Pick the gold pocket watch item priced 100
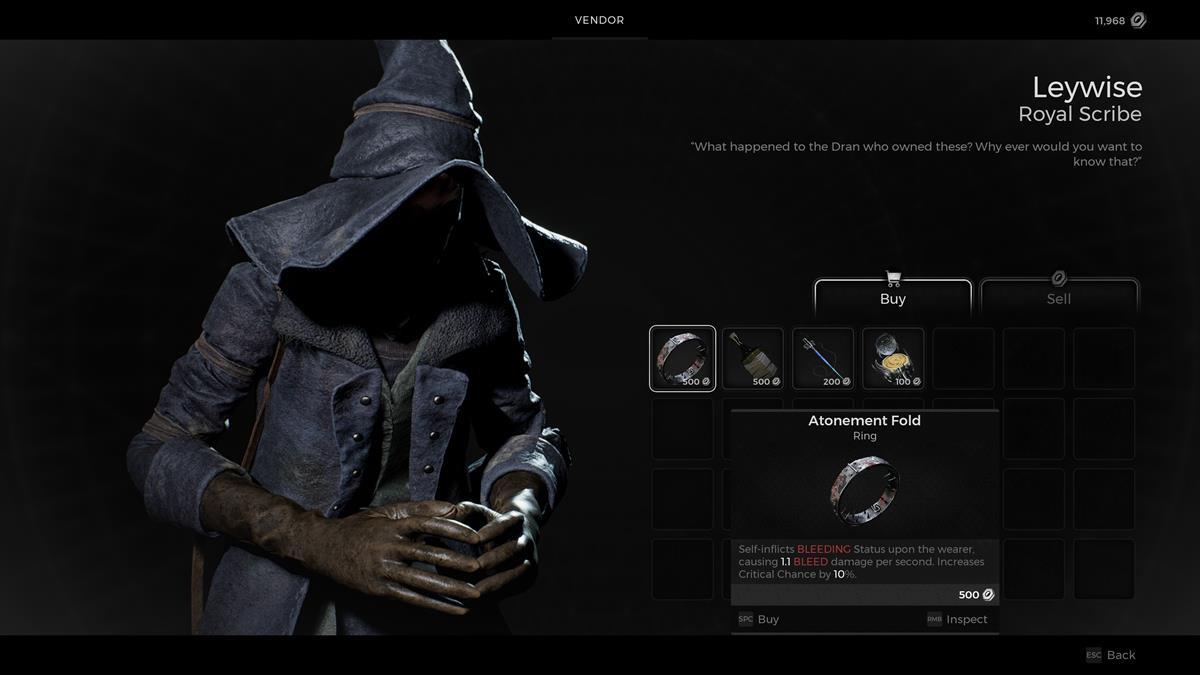1200x675 pixels. [x=893, y=358]
